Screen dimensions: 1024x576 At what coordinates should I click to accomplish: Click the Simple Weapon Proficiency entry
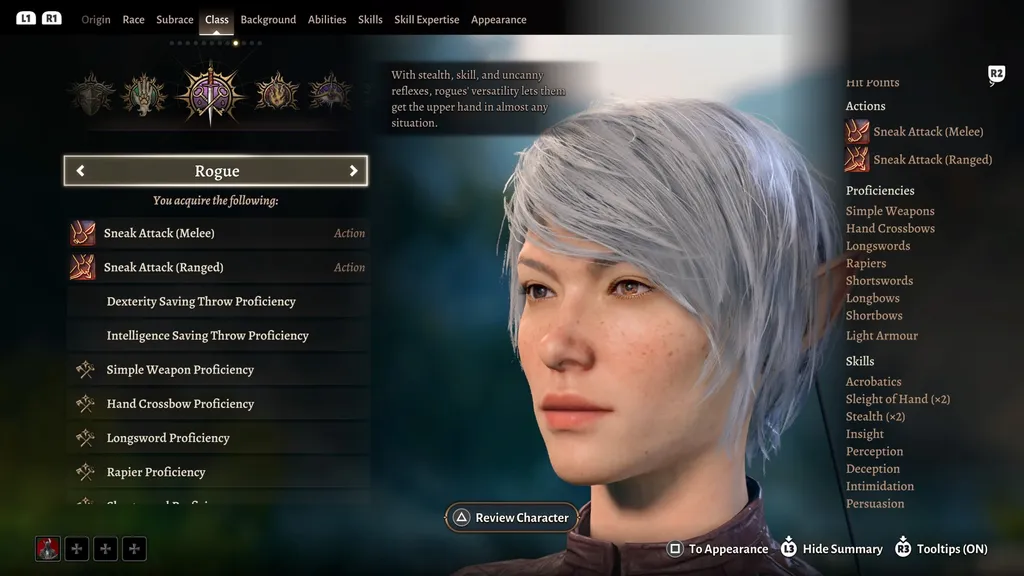(x=218, y=370)
